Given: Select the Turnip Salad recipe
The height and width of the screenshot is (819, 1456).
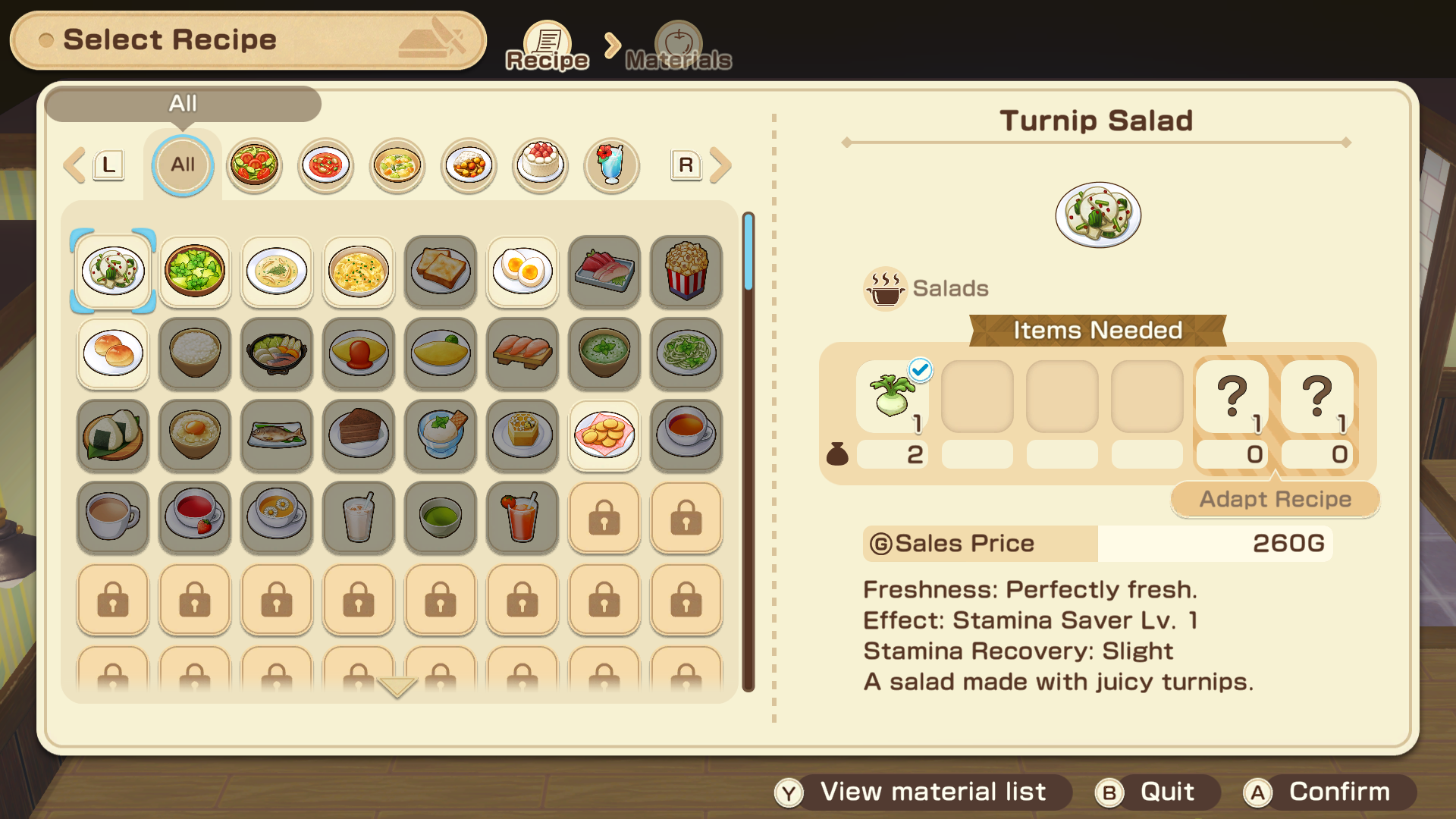Looking at the screenshot, I should click(113, 271).
